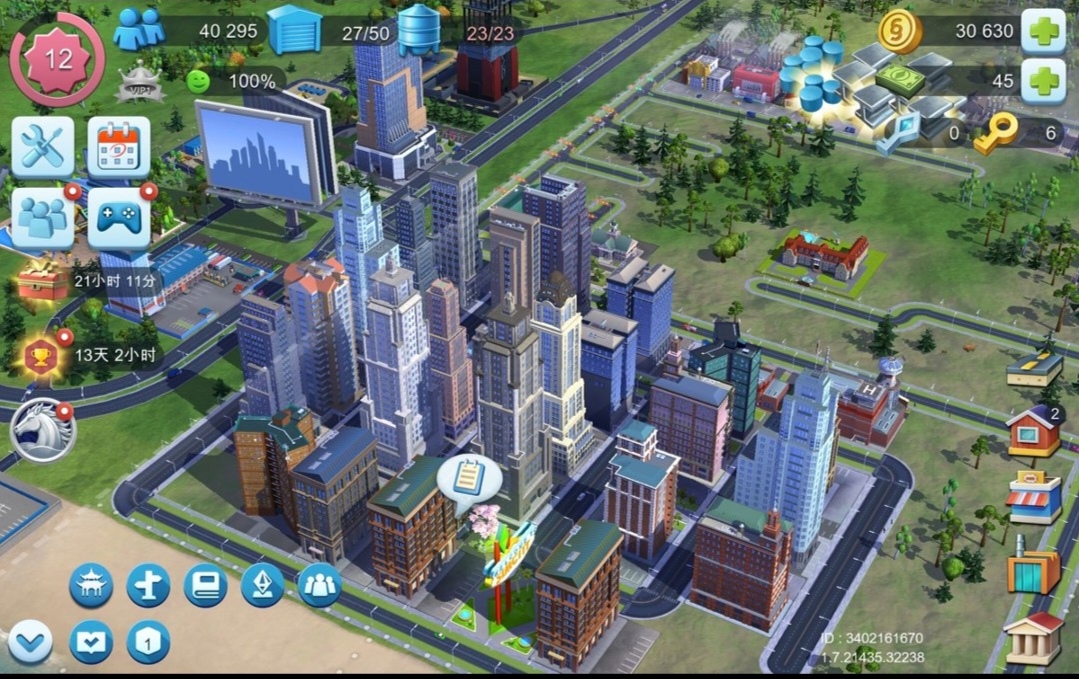
Task: Open the commercial store build menu
Action: 1033,498
